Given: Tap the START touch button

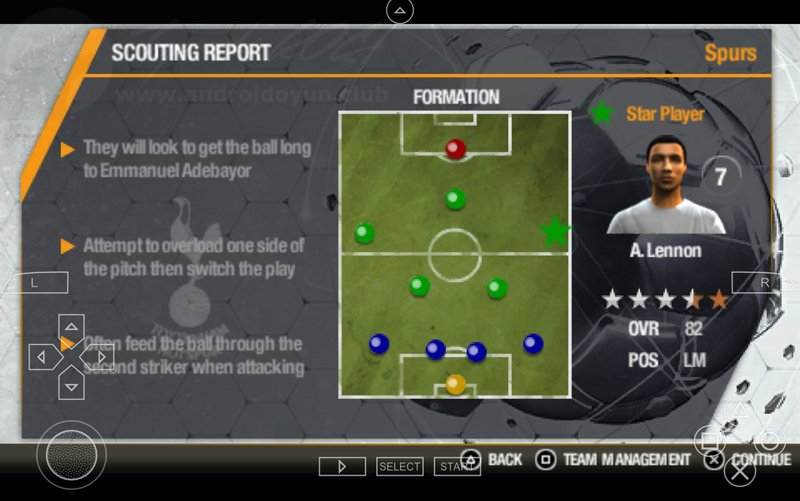Looking at the screenshot, I should [456, 466].
